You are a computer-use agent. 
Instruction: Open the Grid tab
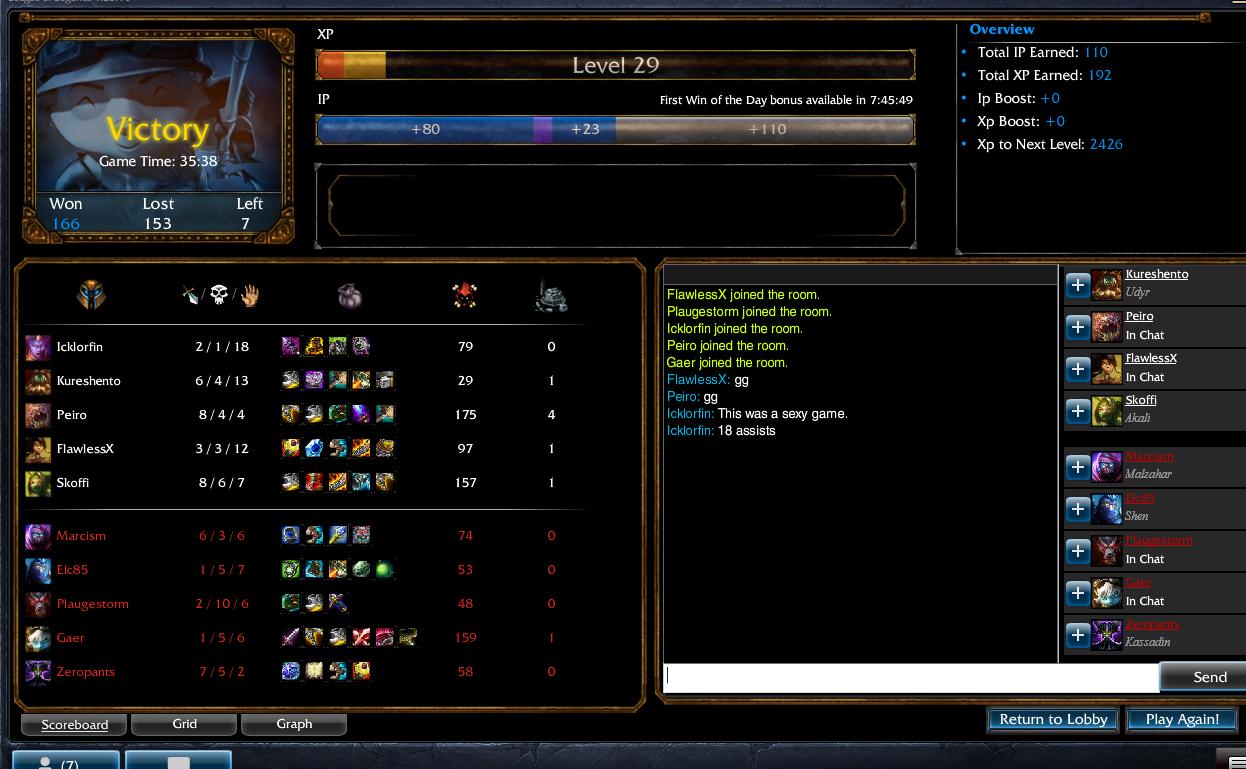coord(184,724)
